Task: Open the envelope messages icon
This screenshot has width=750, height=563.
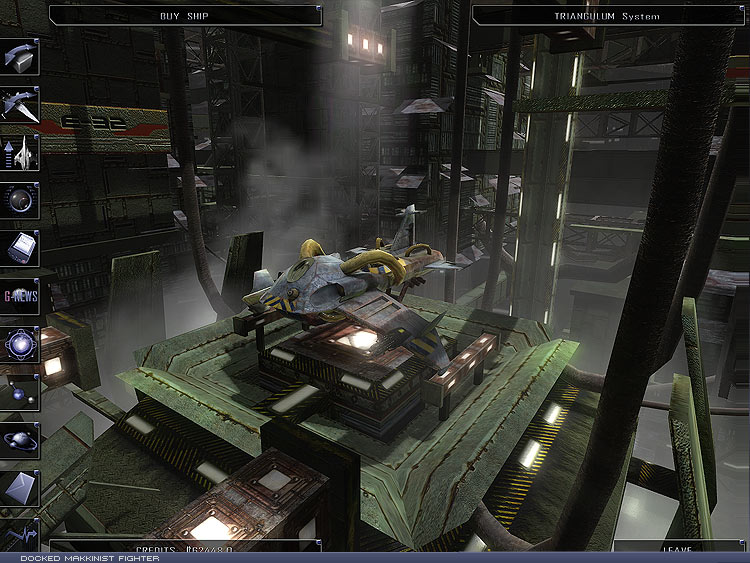Action: [19, 487]
